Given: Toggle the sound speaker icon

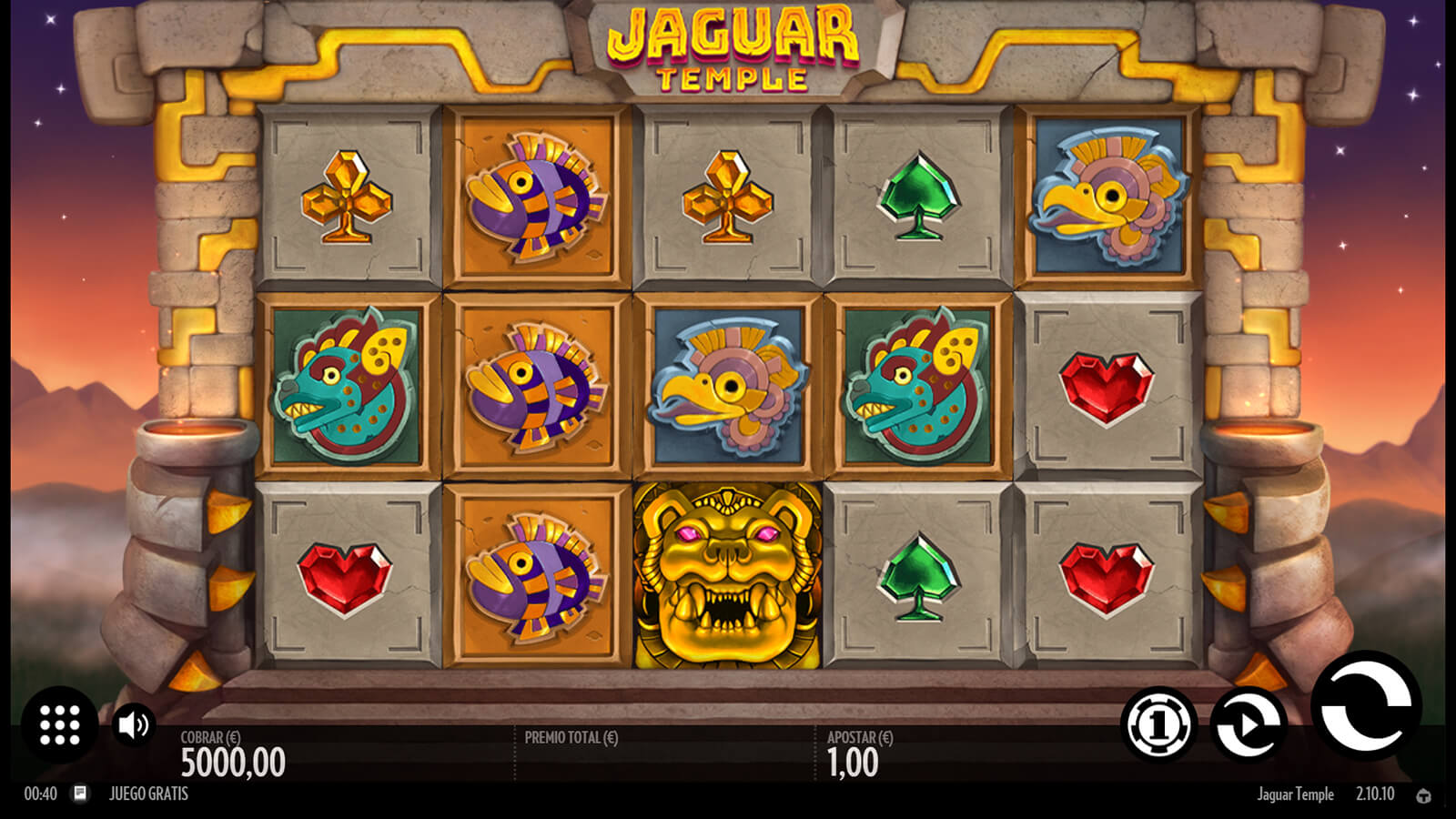Looking at the screenshot, I should (134, 724).
